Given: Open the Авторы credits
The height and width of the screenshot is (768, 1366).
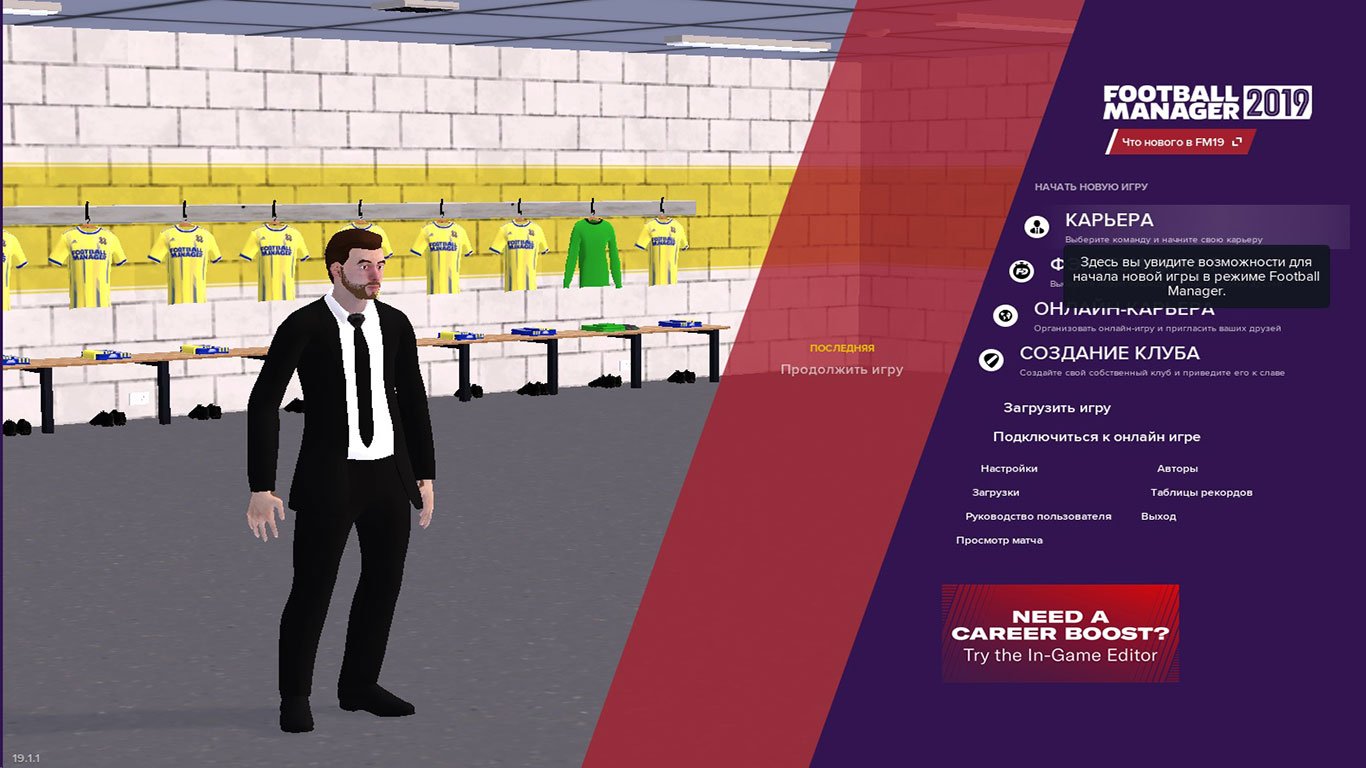Looking at the screenshot, I should click(x=1178, y=468).
